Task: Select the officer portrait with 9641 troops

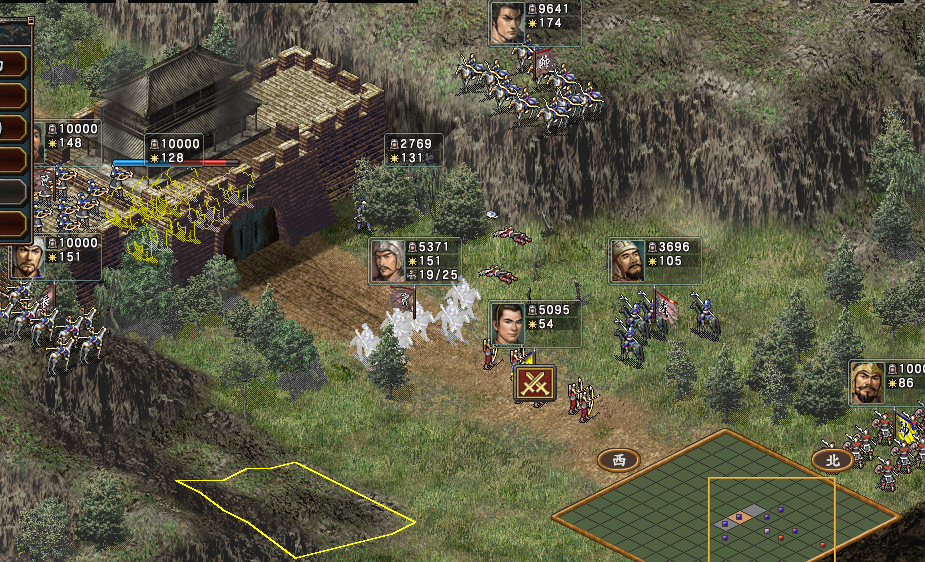Action: click(x=507, y=23)
